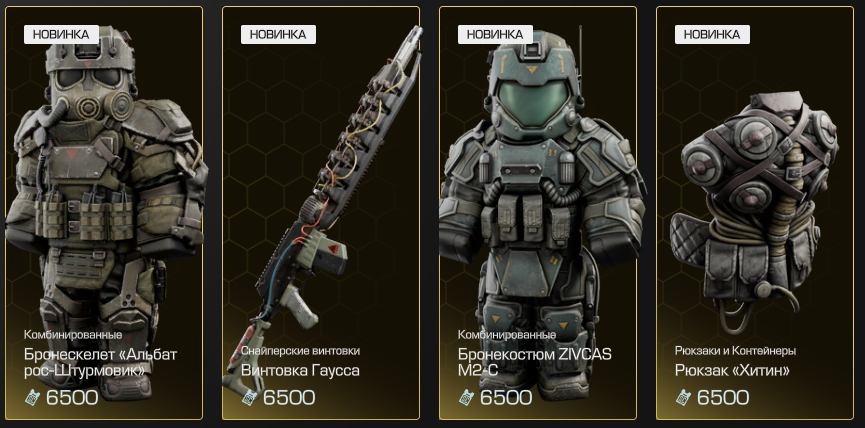
Task: Choose the Бронекостюм ZIVCAS M2-C card
Action: tap(538, 212)
